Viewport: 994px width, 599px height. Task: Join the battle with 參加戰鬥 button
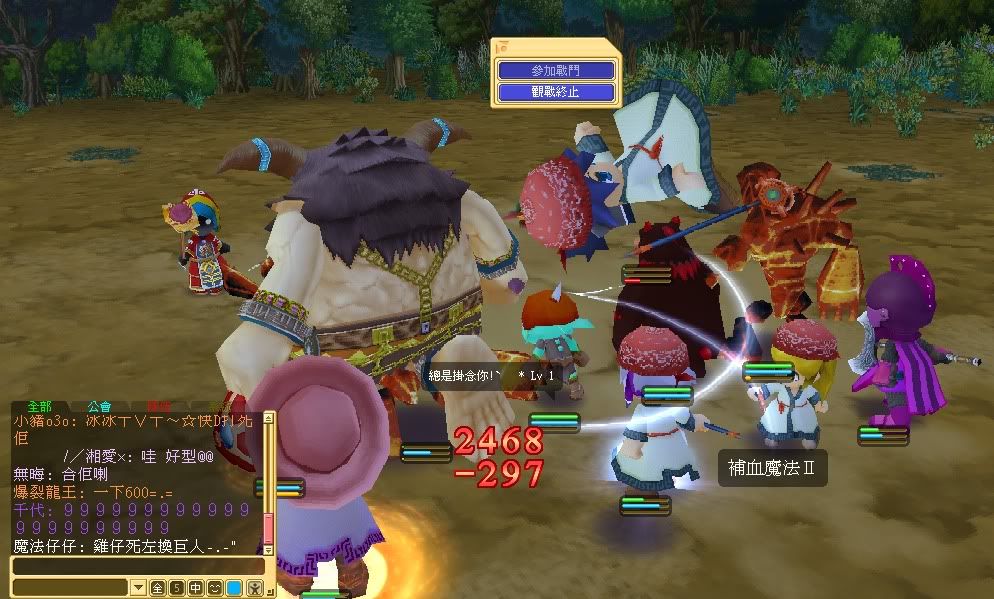click(556, 71)
